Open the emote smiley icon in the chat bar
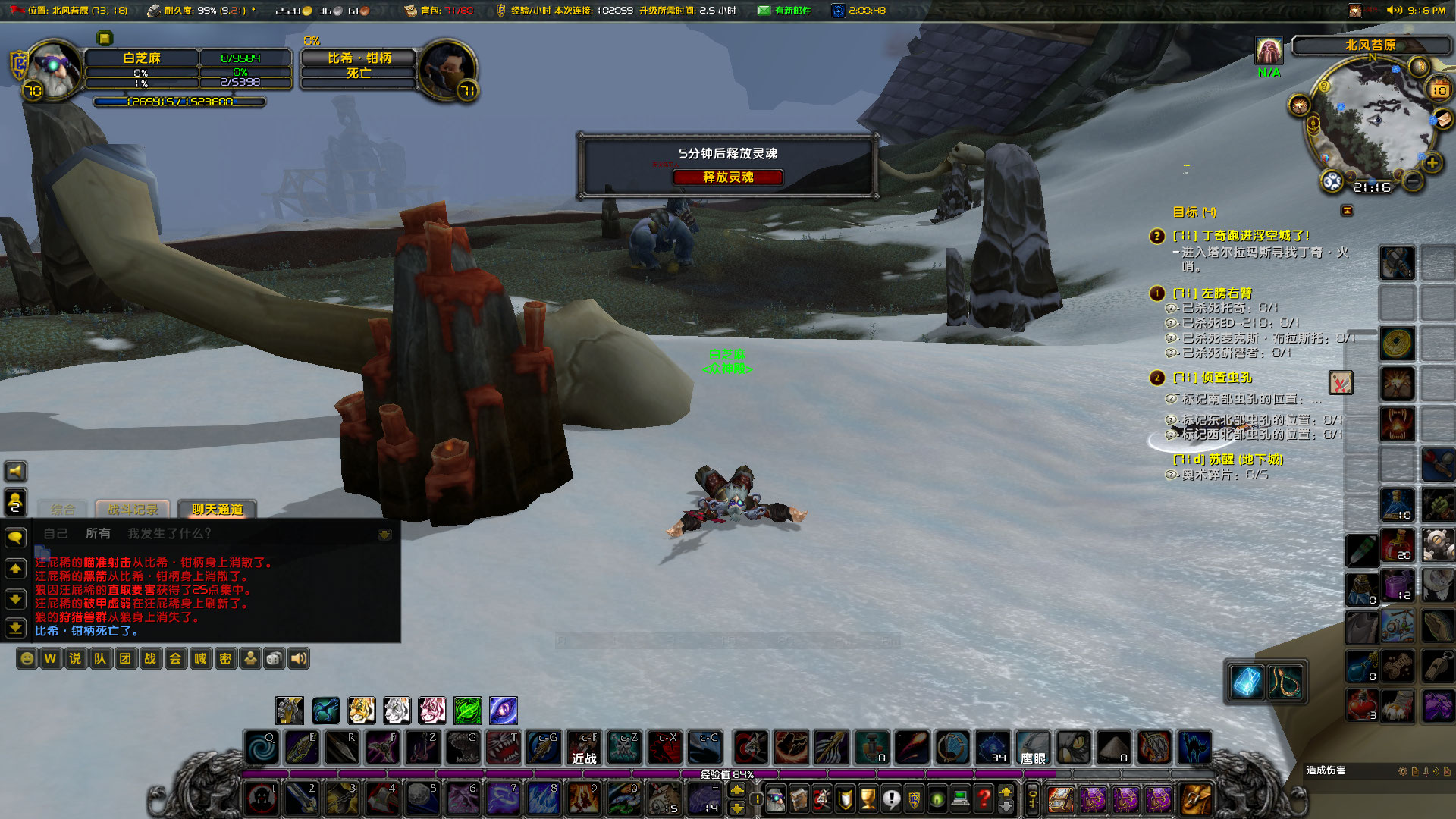 click(x=25, y=658)
